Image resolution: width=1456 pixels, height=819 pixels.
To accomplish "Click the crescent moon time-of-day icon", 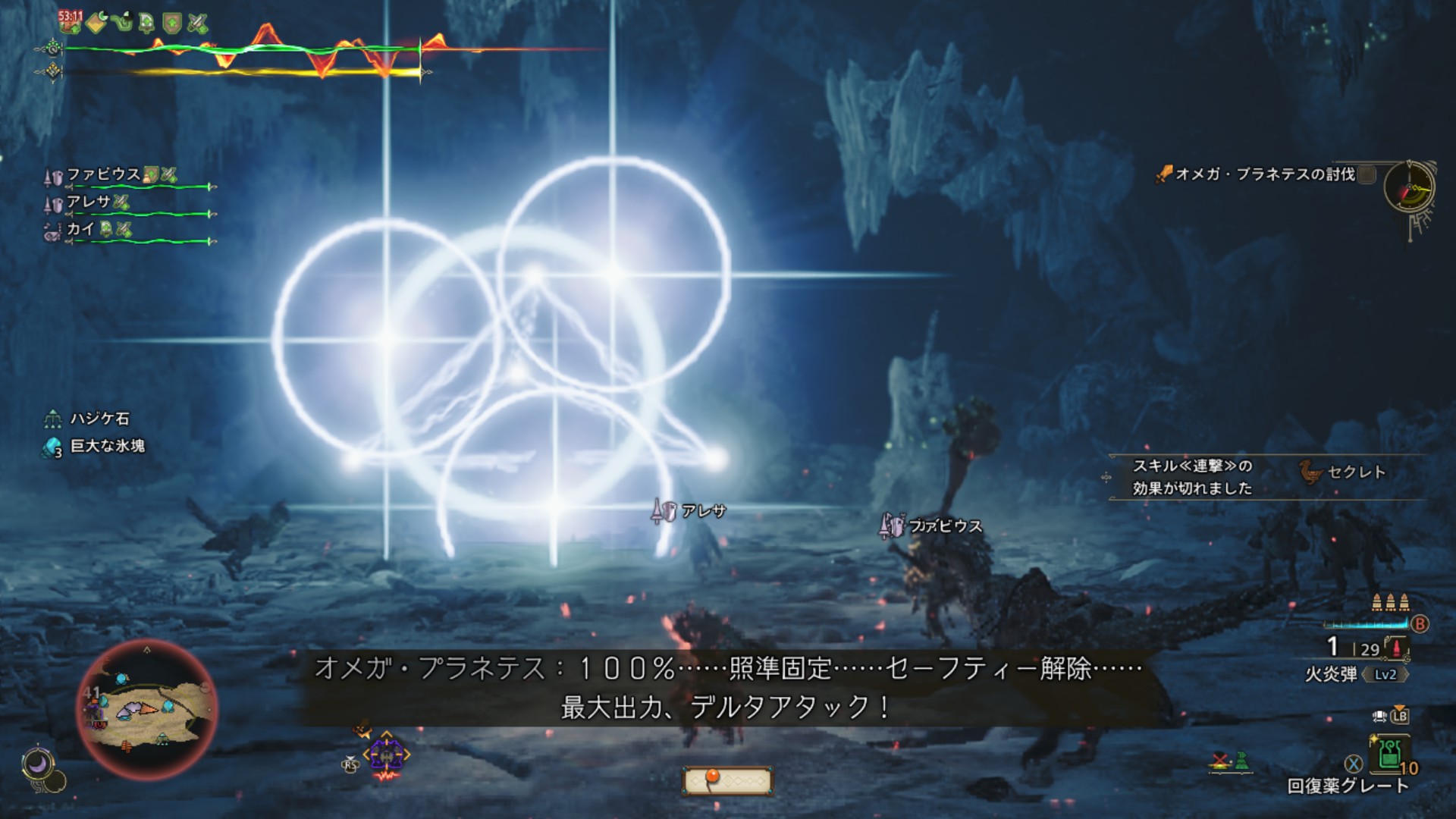I will [x=37, y=764].
